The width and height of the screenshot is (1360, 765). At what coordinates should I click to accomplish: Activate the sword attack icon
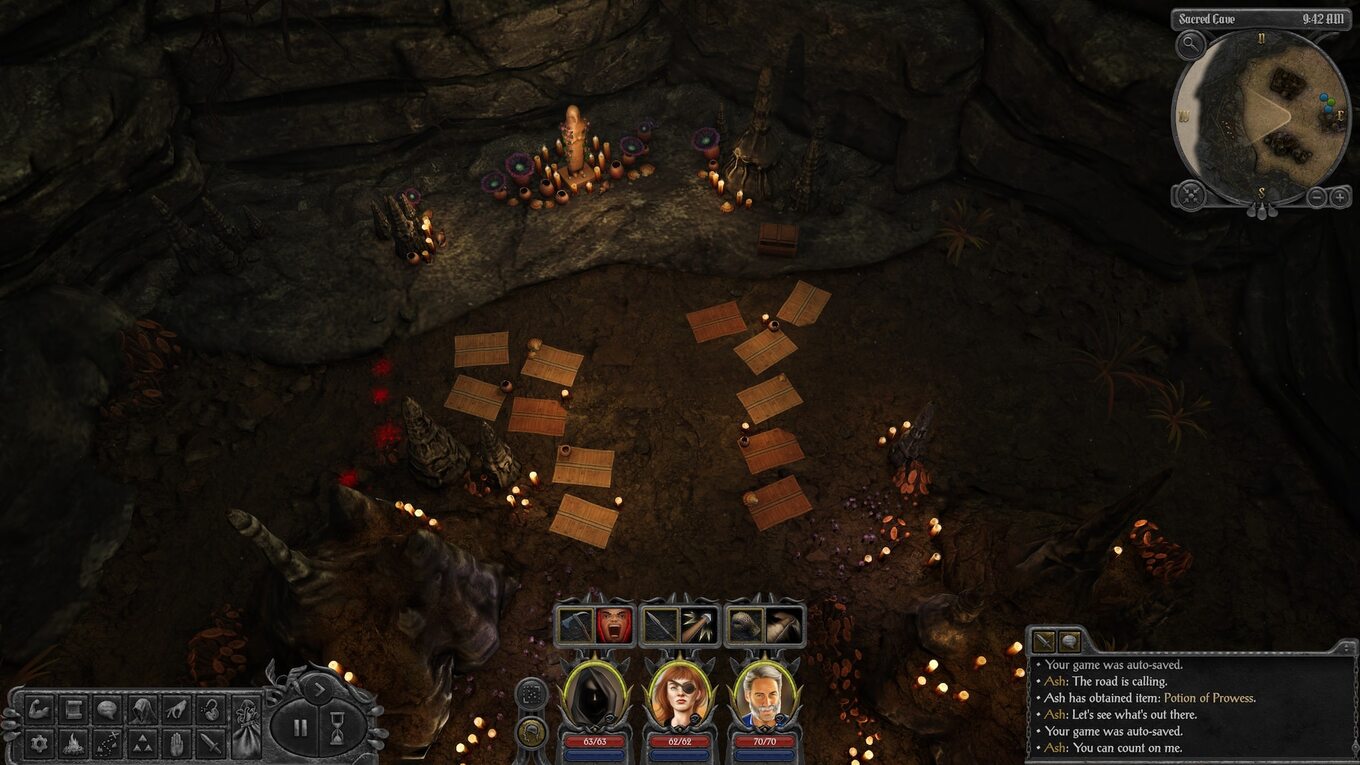click(210, 743)
